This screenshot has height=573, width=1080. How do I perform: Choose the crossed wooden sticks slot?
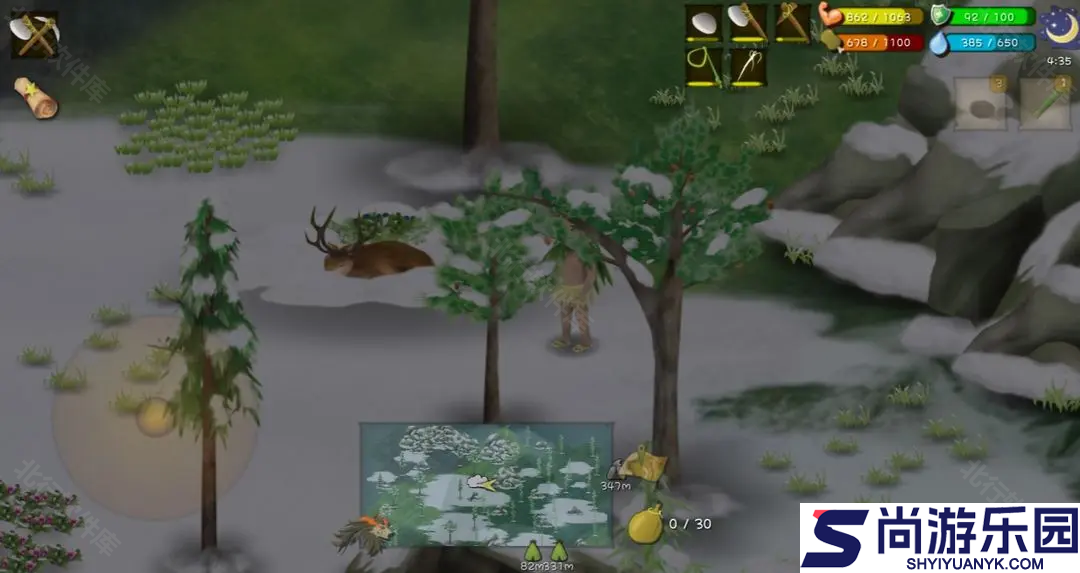[x=792, y=22]
